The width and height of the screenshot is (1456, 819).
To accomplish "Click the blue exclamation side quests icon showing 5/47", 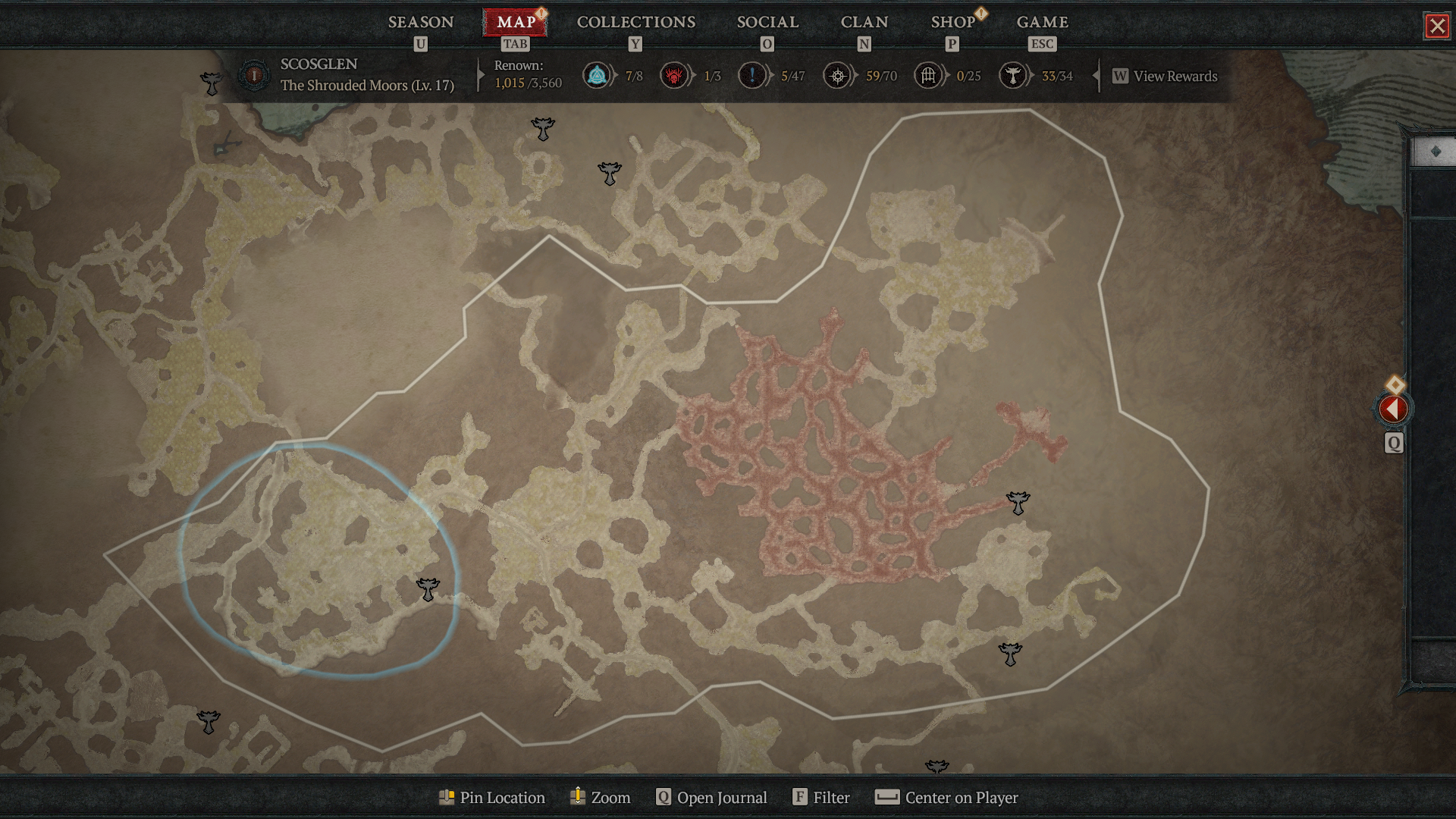I will [x=752, y=76].
